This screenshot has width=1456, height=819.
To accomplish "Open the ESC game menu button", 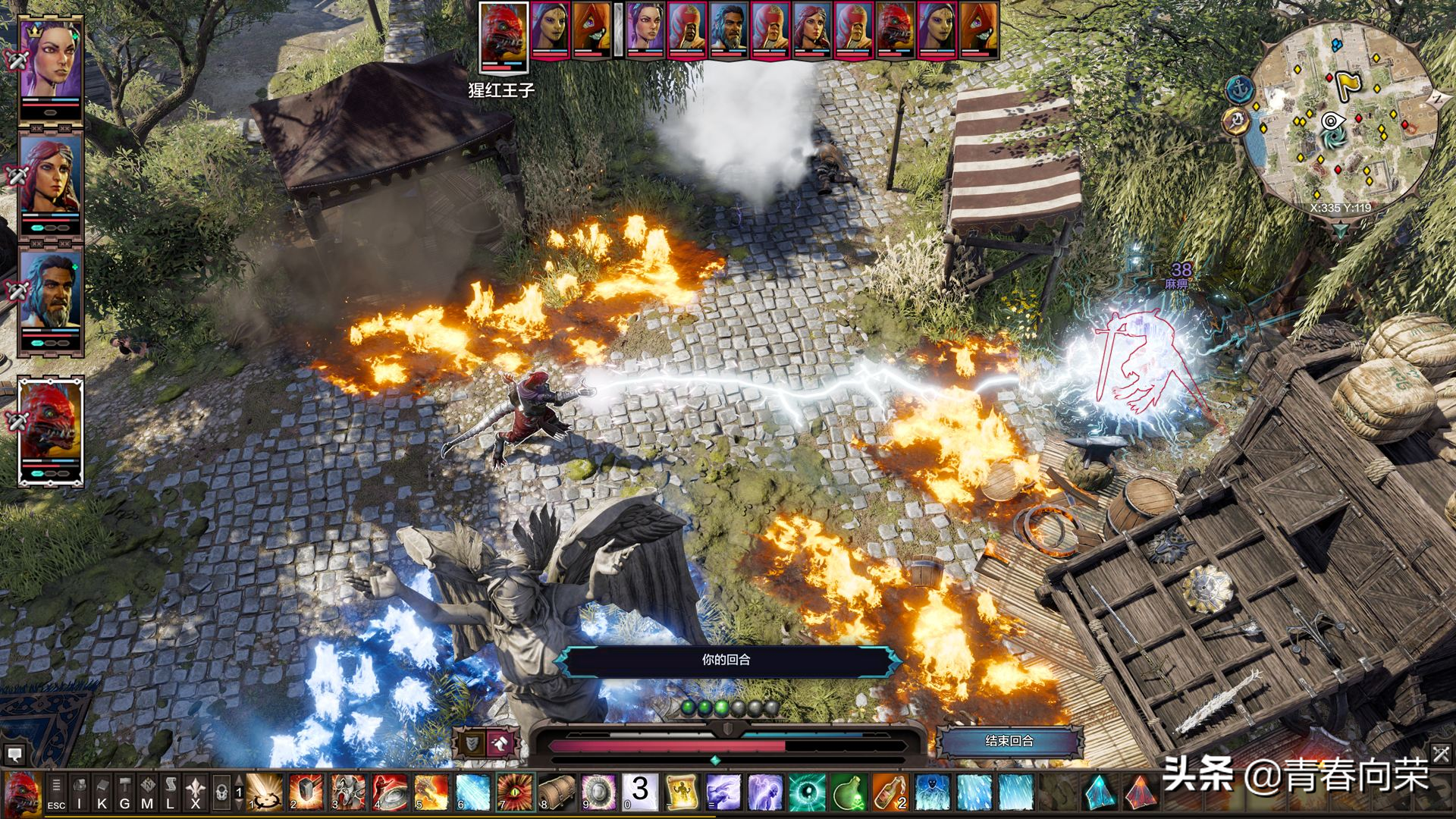I will point(56,793).
